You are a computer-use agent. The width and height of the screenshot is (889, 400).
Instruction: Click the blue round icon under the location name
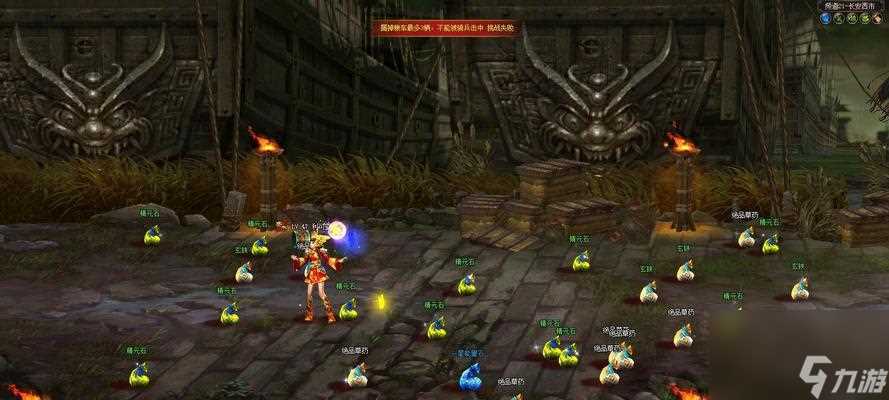828,18
